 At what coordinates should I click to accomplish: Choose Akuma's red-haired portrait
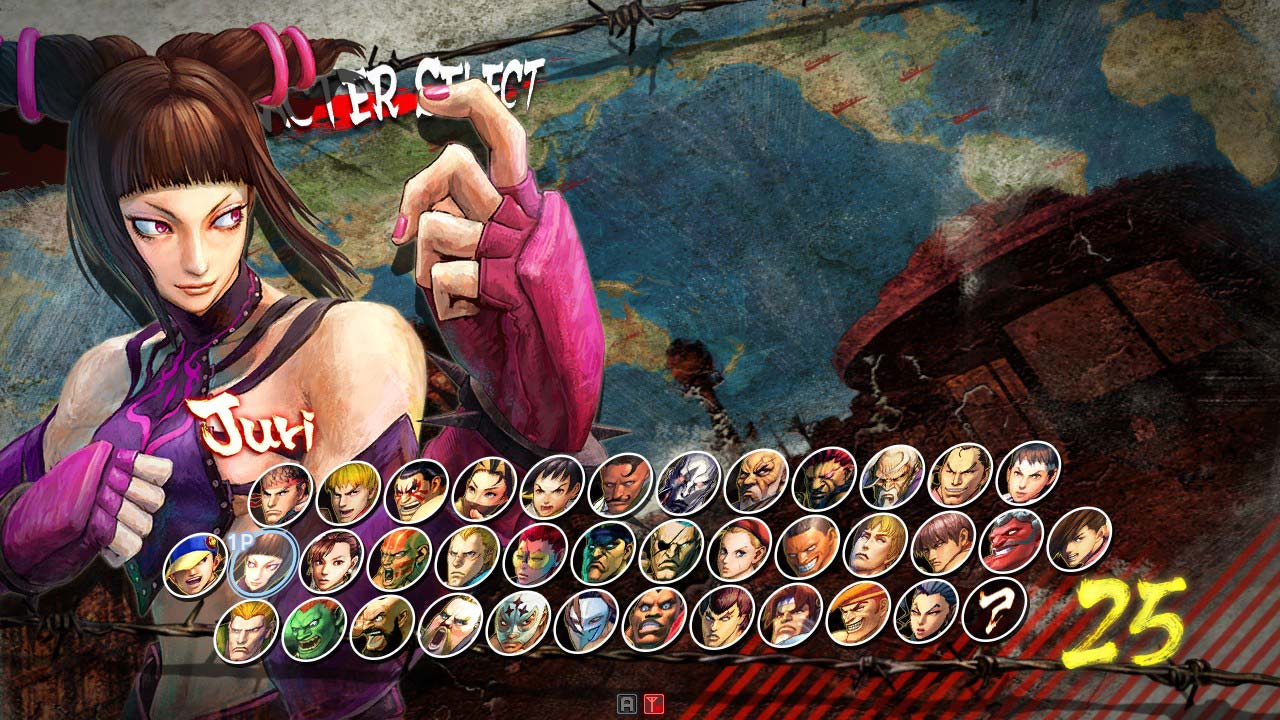pos(824,479)
